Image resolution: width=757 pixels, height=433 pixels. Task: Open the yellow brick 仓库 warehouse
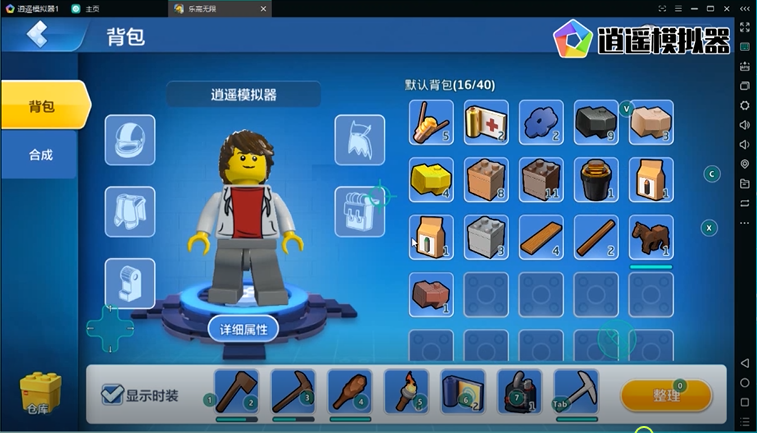pyautogui.click(x=39, y=393)
